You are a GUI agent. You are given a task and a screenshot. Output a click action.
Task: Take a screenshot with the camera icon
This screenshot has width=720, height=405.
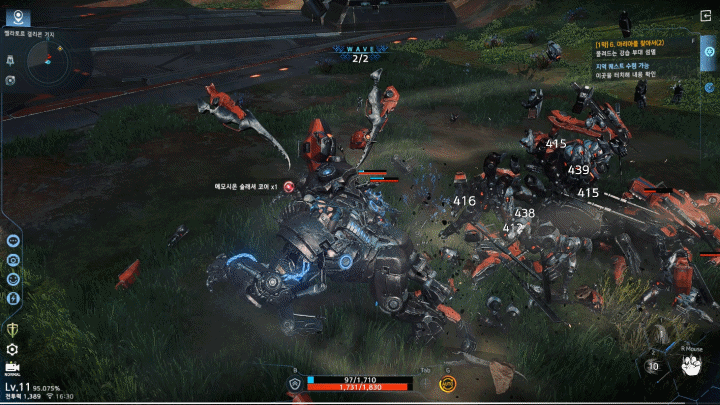14,259
